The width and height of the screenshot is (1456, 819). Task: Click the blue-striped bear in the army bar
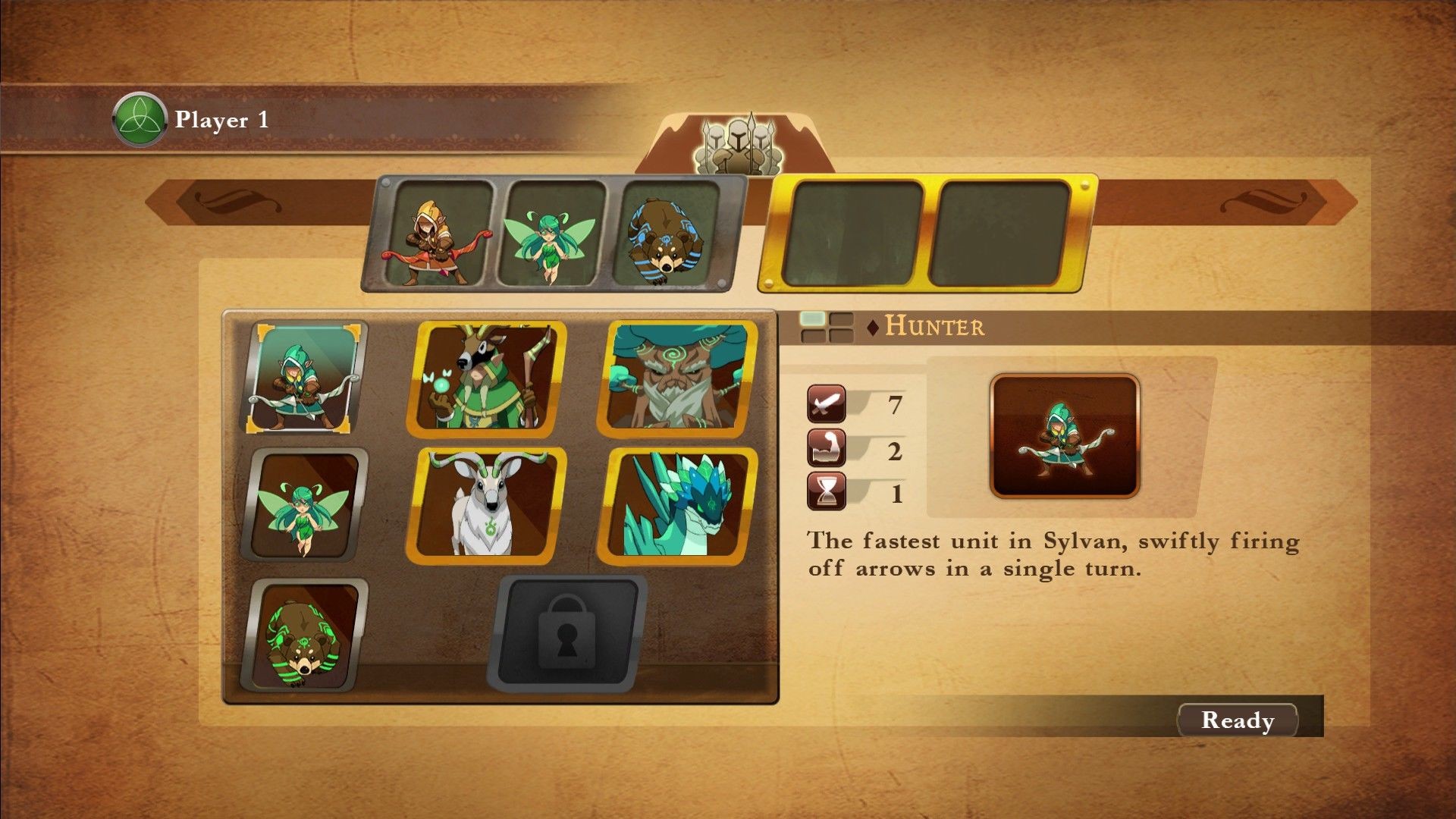(x=667, y=234)
